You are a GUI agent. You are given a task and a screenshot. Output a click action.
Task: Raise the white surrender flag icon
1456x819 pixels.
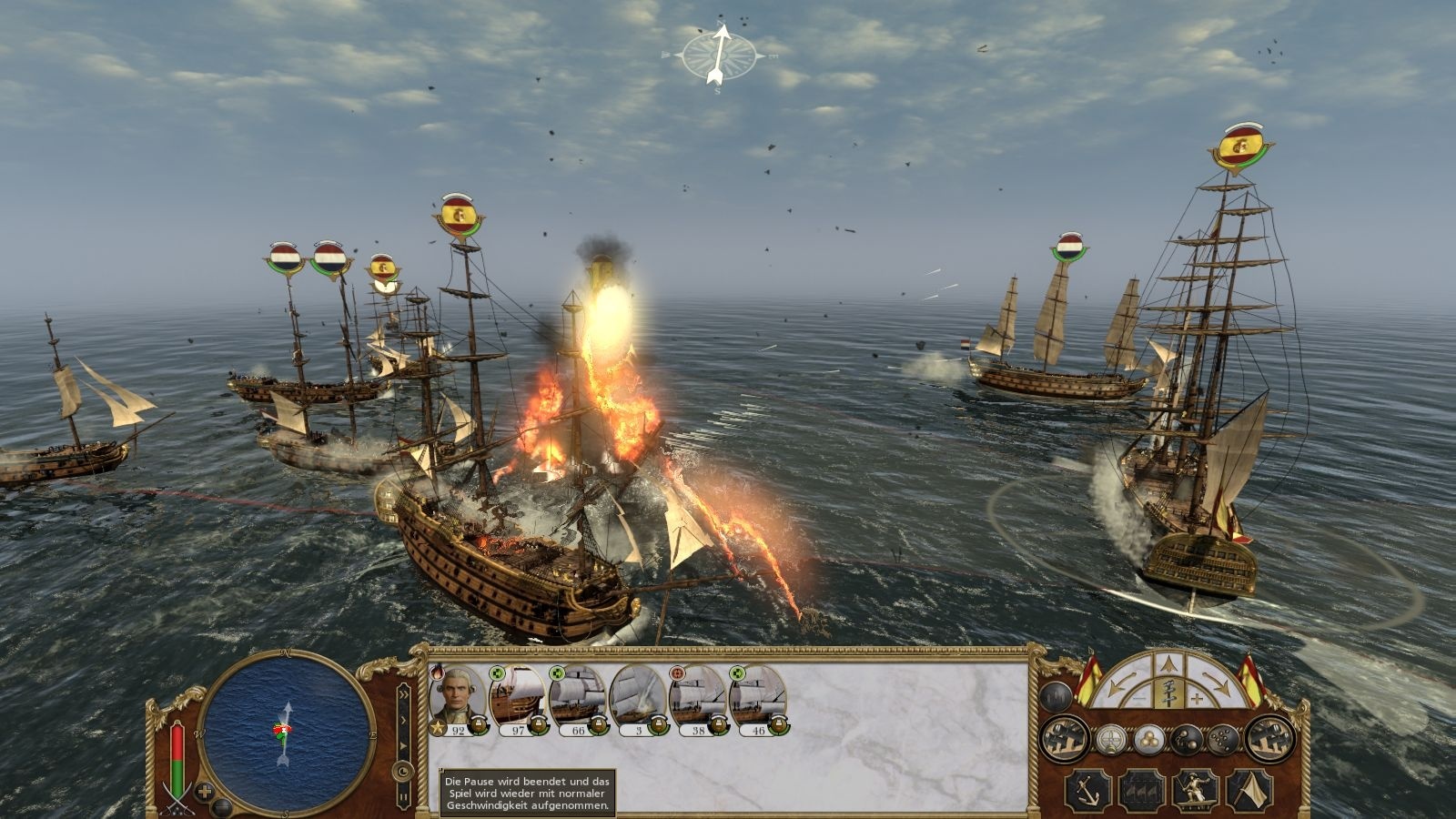[1249, 791]
